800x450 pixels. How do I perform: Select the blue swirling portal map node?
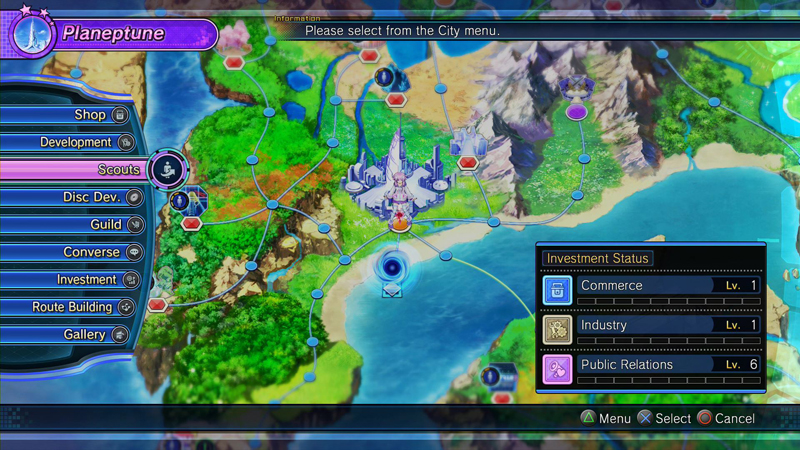pos(391,267)
